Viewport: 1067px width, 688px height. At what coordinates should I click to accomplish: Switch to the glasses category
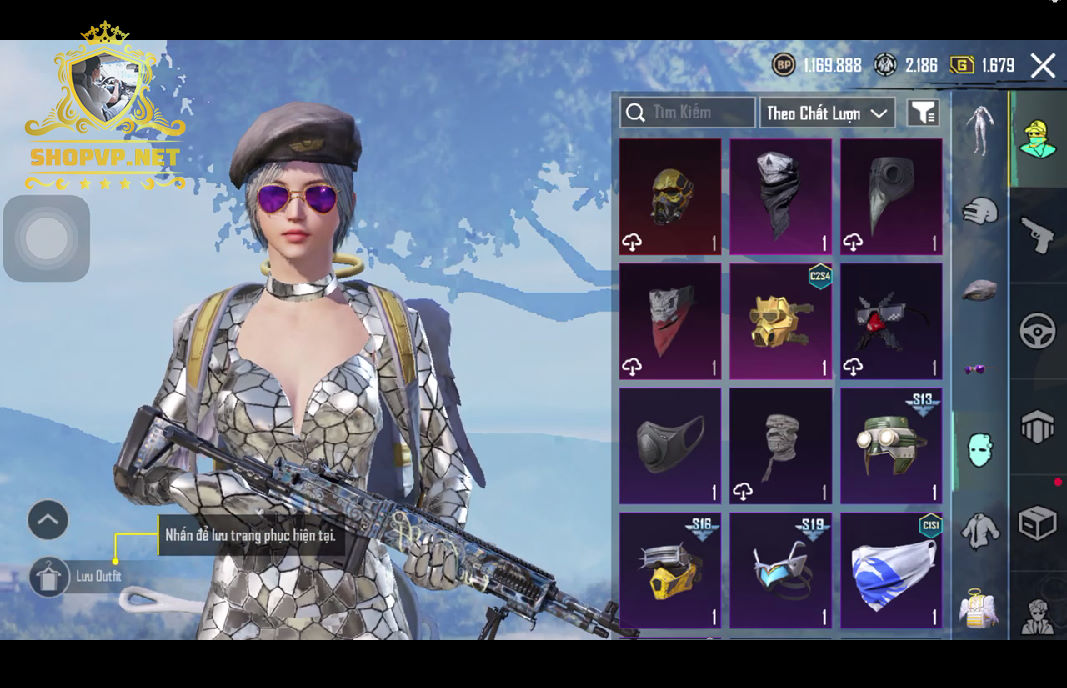point(976,369)
